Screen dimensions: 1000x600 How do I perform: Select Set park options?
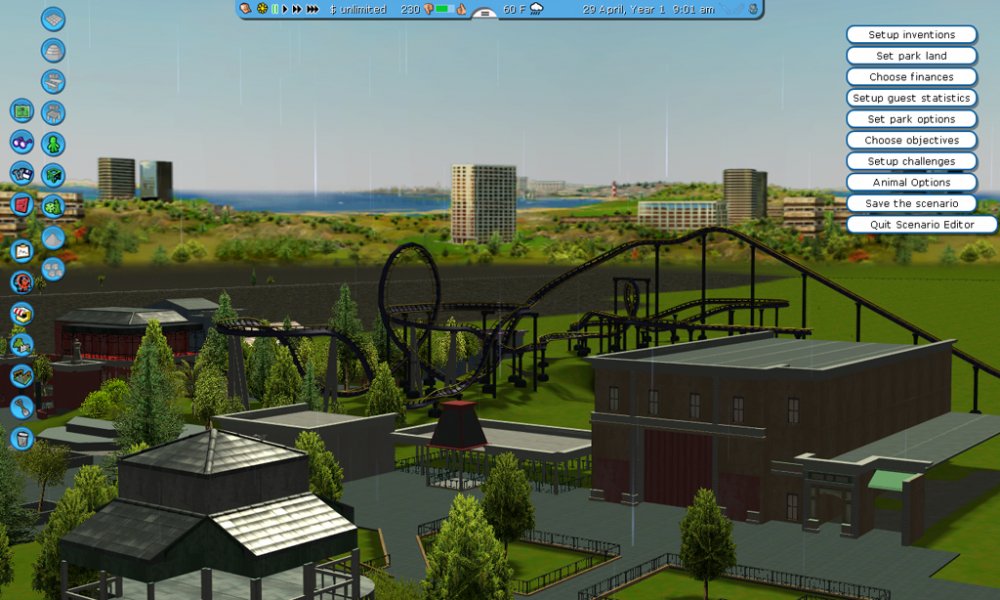coord(911,119)
